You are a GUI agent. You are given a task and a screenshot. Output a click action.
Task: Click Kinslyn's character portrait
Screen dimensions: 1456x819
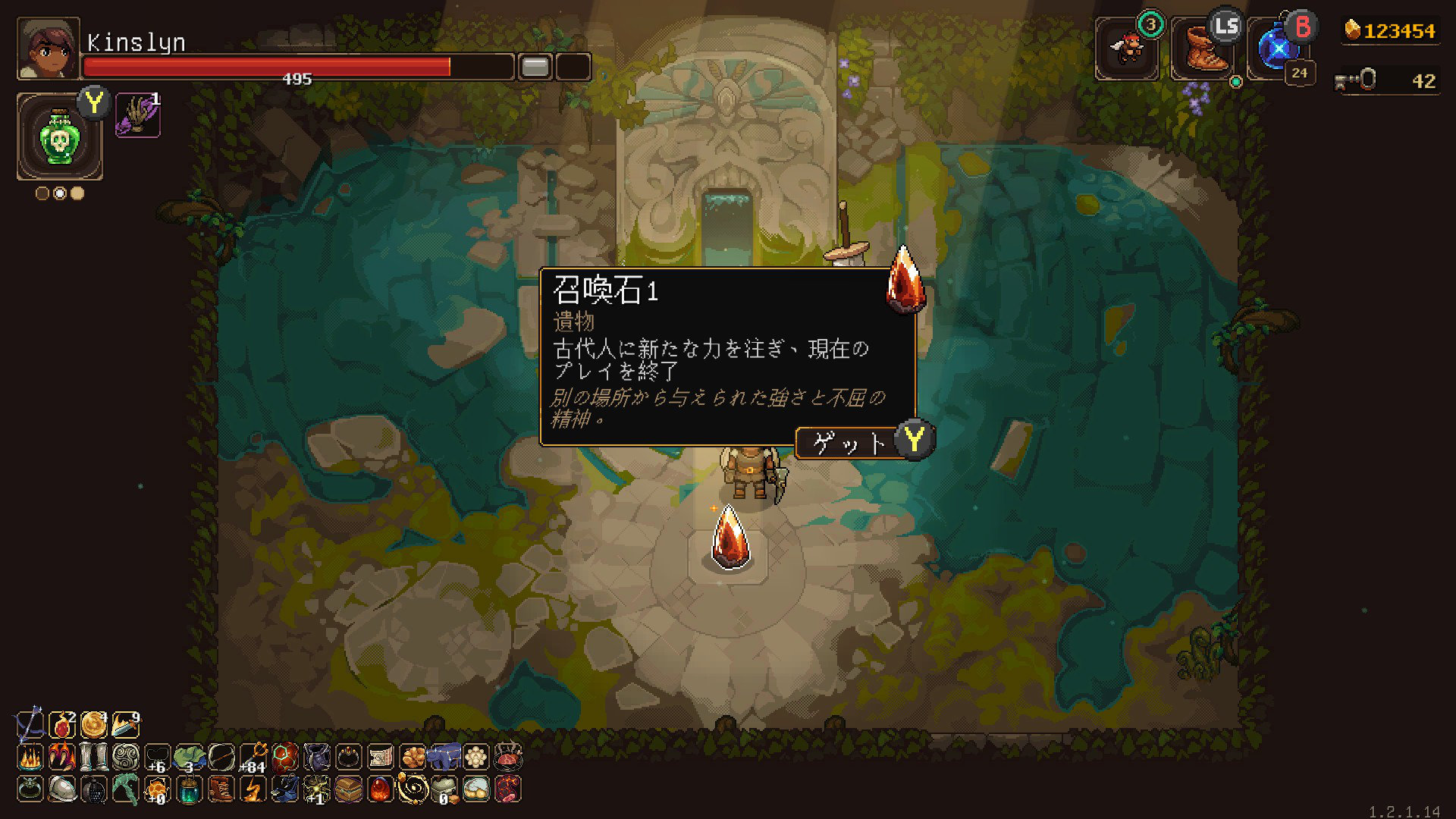point(48,49)
